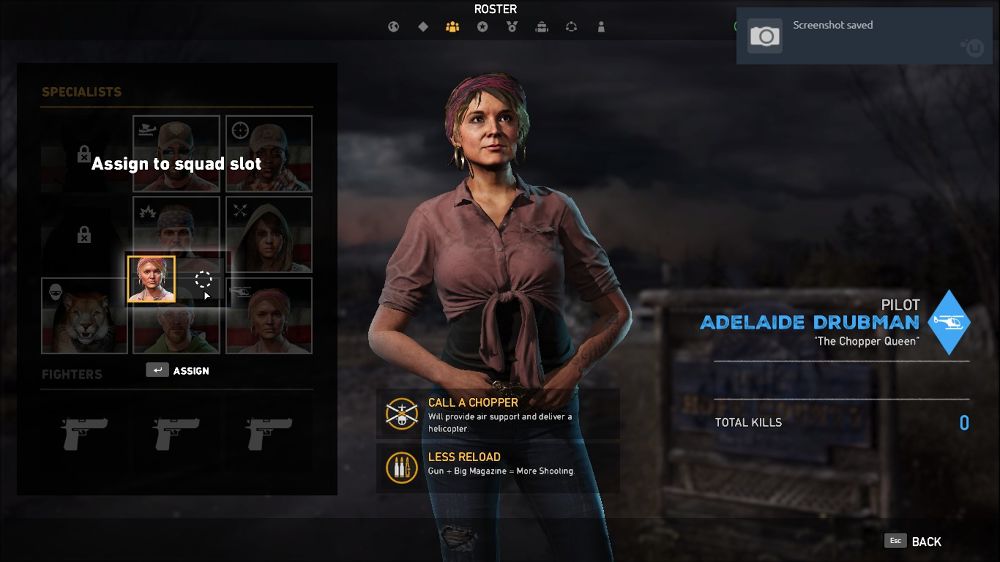
Task: Switch to the medal challenges tab
Action: [512, 27]
